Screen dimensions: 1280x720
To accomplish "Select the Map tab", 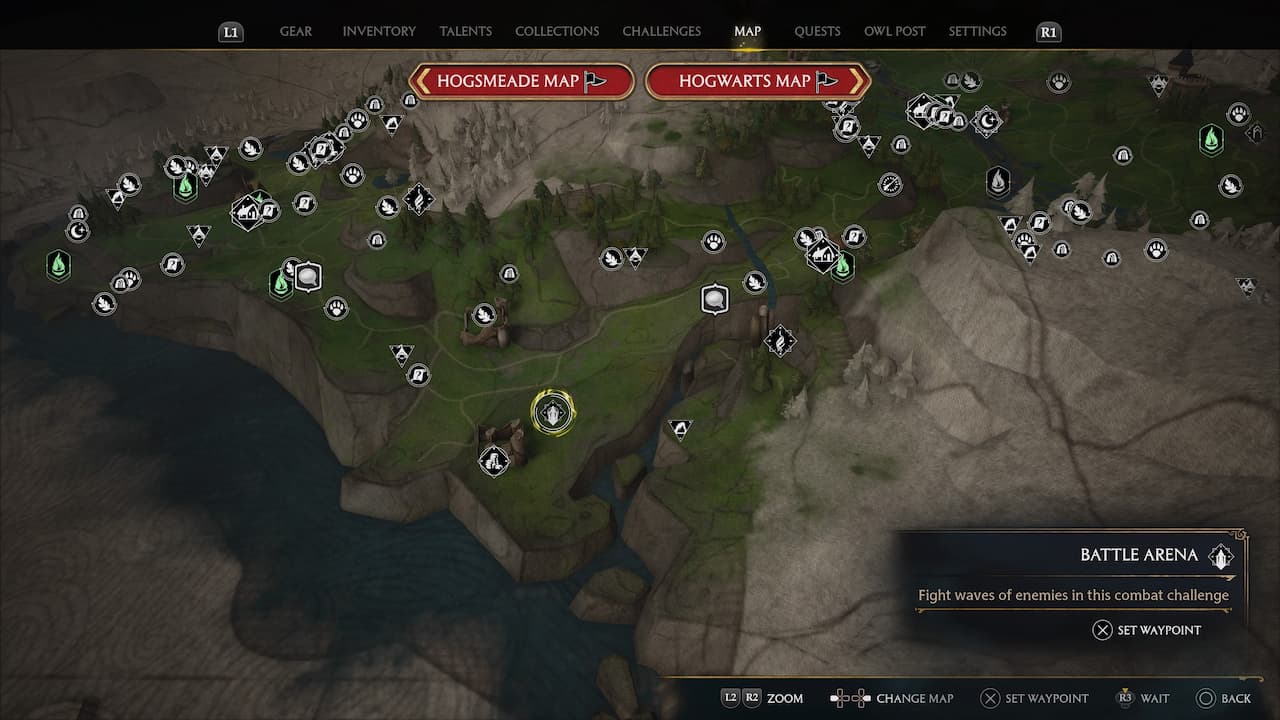I will (x=747, y=31).
